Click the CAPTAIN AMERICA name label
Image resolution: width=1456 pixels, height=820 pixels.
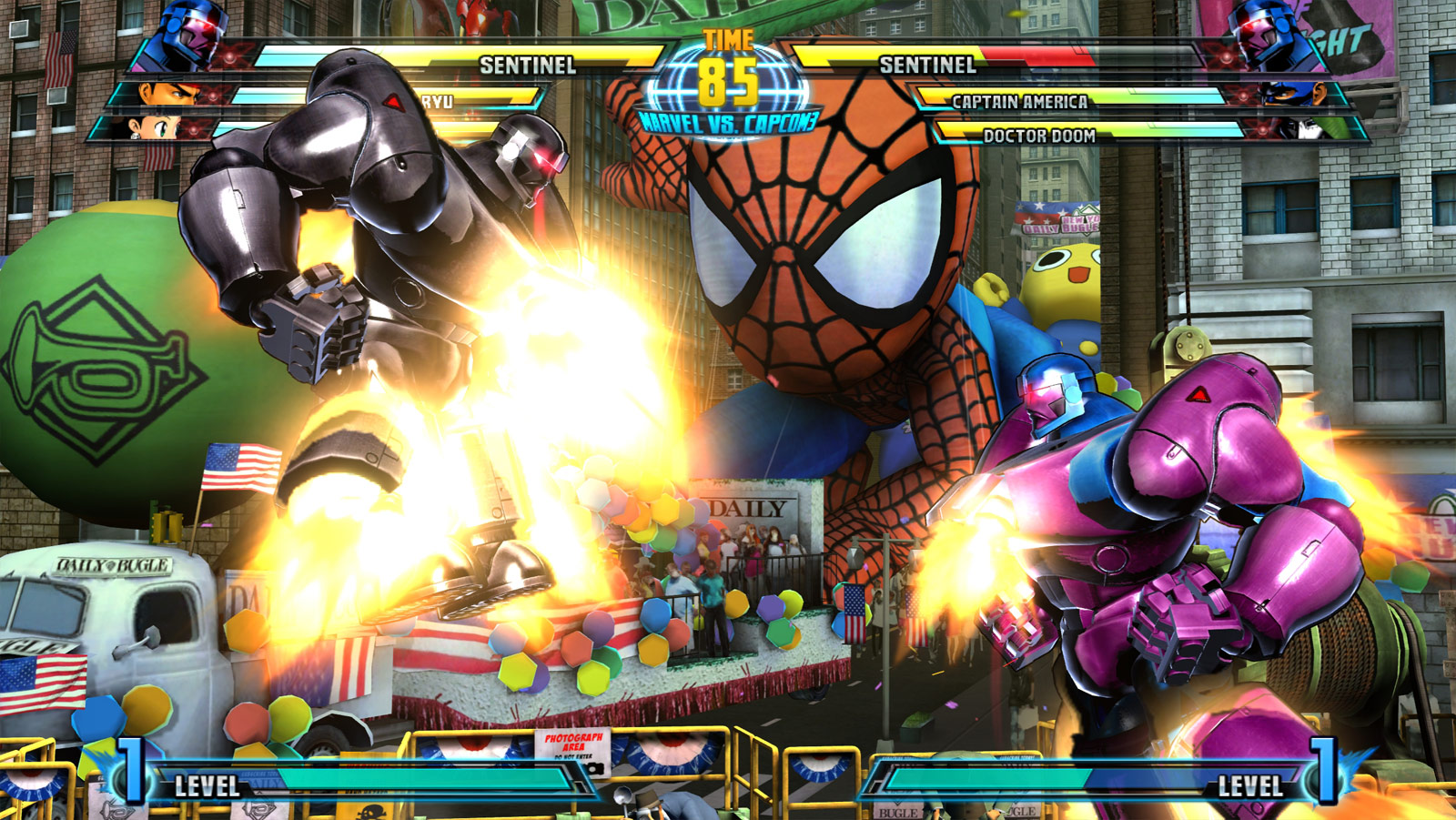1019,104
